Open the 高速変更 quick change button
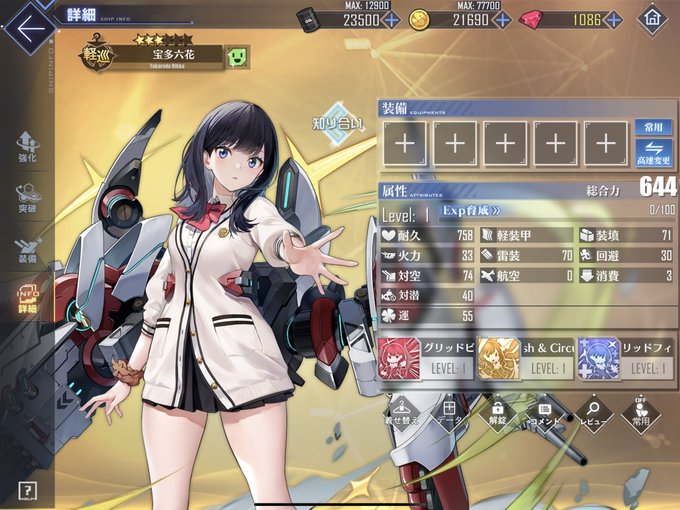This screenshot has height=510, width=680. [x=654, y=152]
